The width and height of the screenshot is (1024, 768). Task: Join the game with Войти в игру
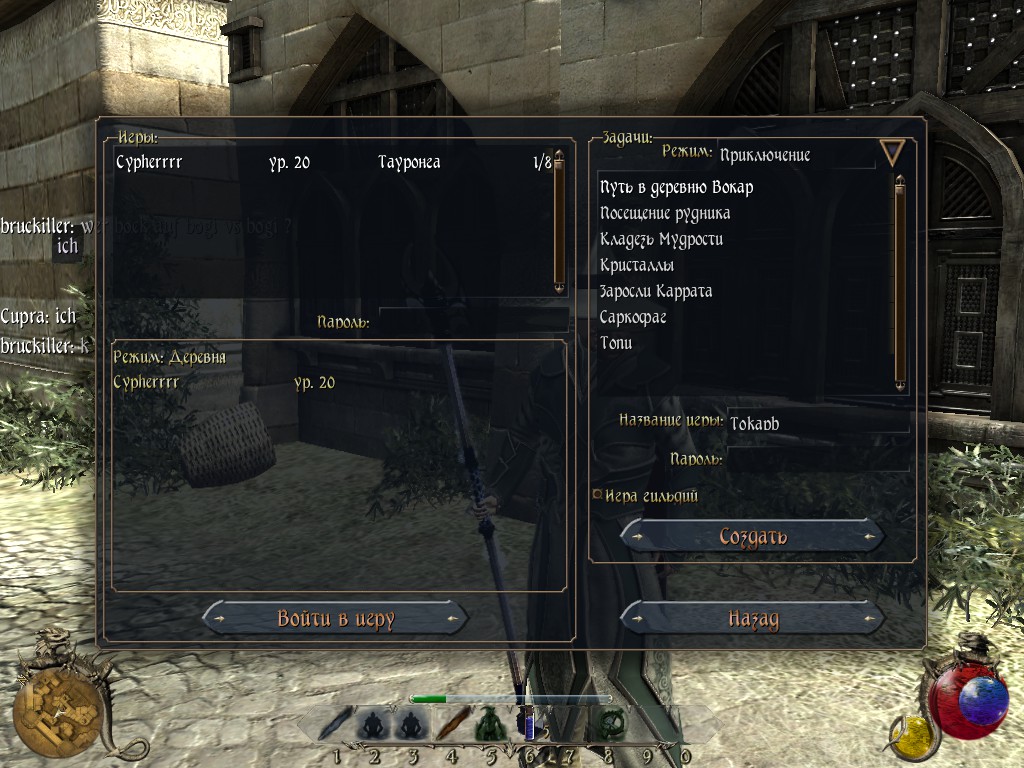click(335, 619)
